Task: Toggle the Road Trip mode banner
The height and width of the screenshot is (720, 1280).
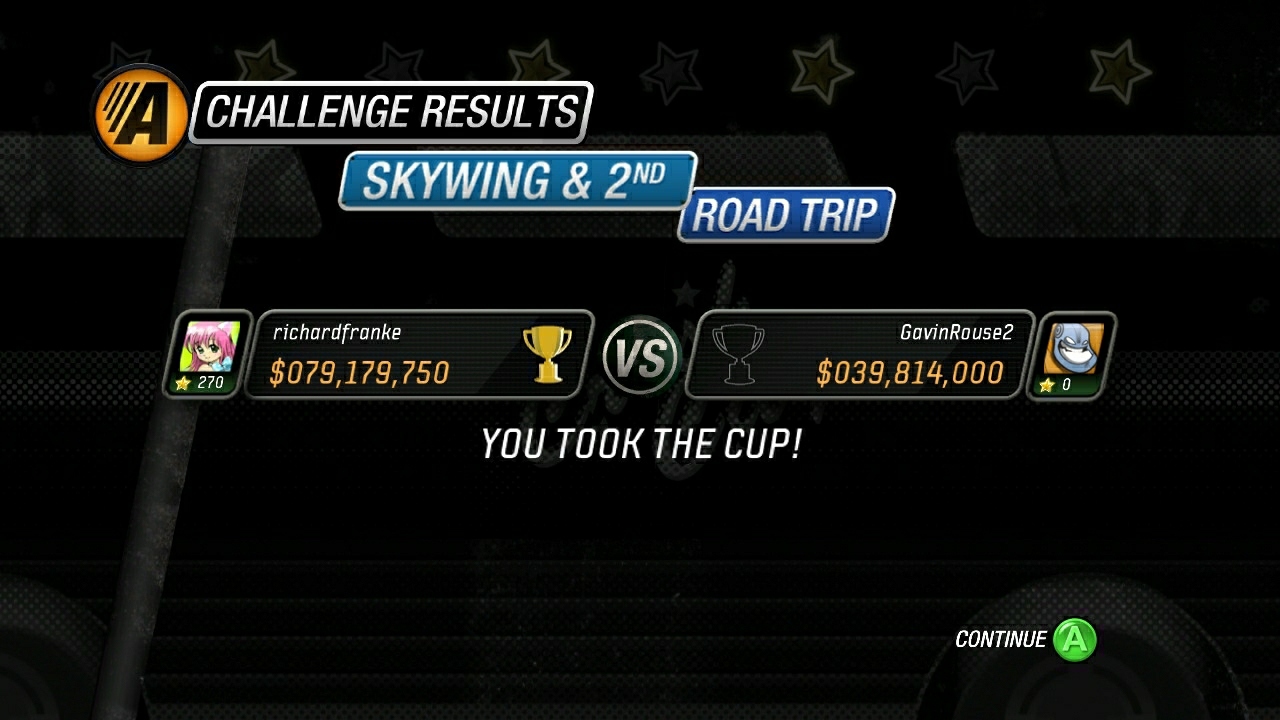Action: pyautogui.click(x=784, y=214)
